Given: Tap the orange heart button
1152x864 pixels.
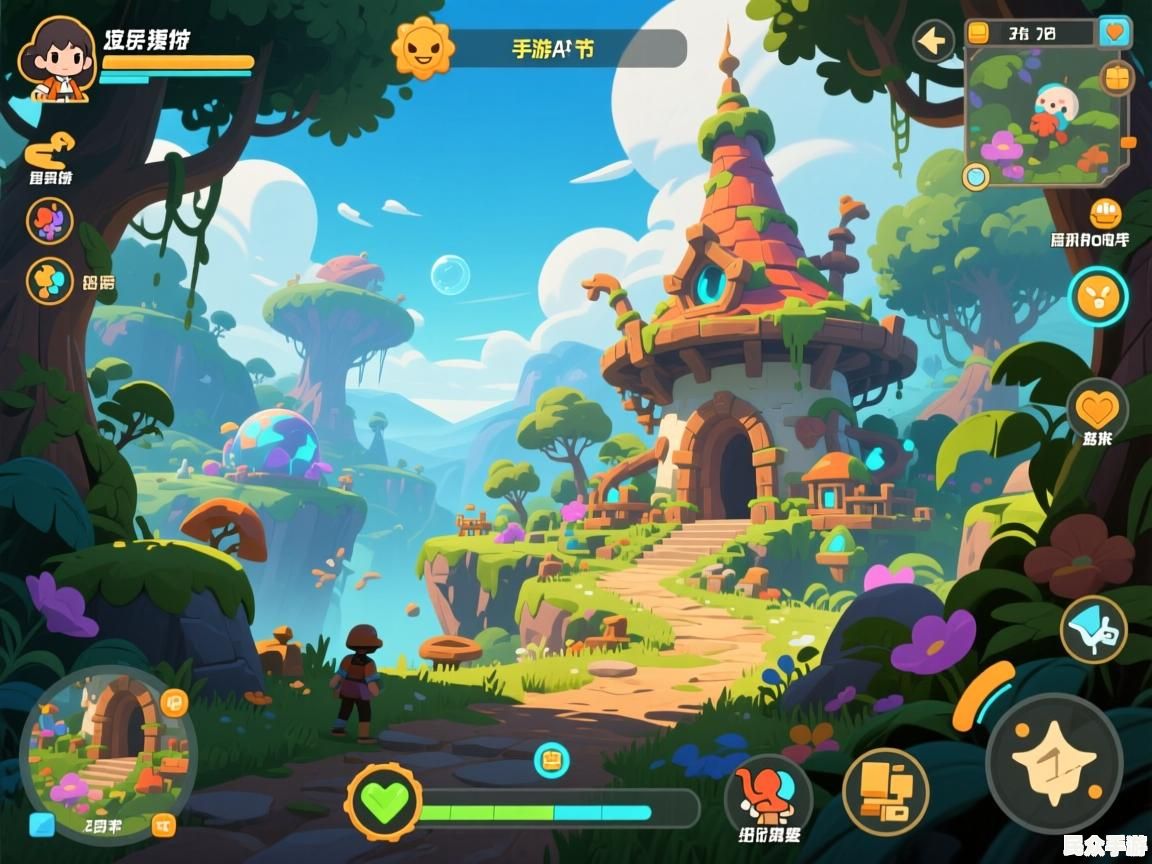Looking at the screenshot, I should click(1097, 408).
